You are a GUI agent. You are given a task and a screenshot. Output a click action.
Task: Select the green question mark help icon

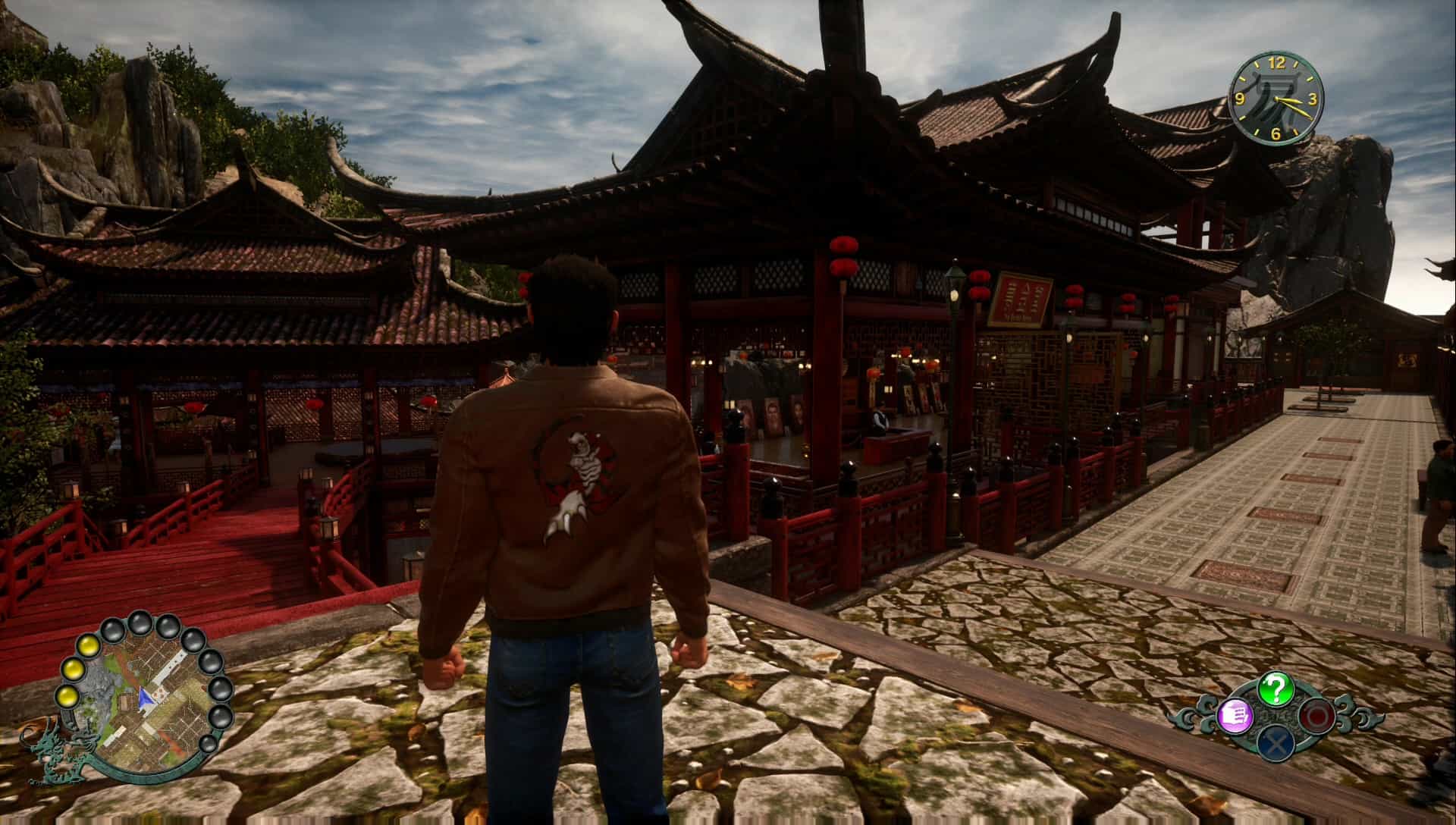pyautogui.click(x=1276, y=688)
